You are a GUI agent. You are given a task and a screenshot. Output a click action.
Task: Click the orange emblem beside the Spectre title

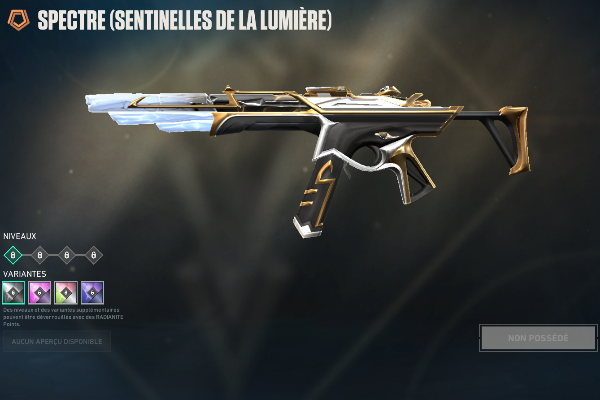18,20
